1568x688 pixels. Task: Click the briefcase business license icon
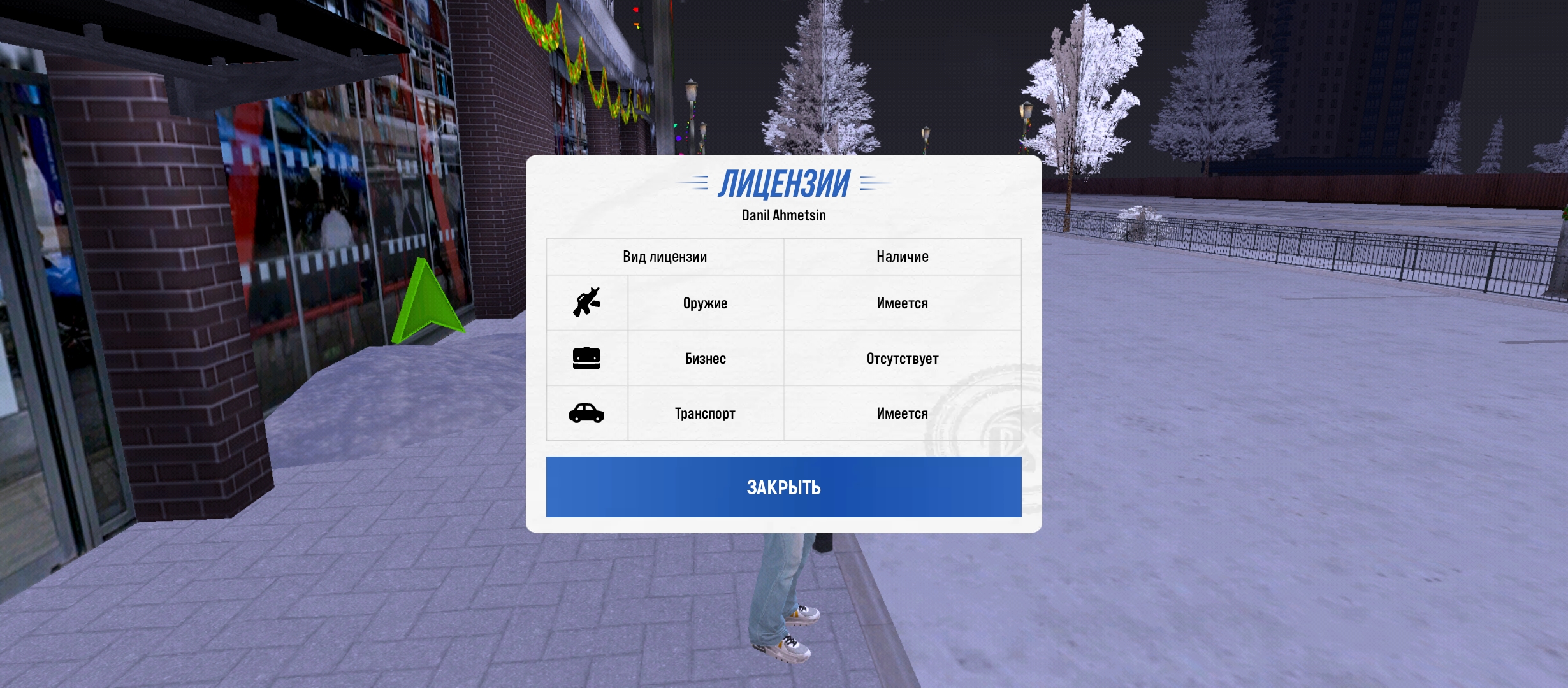587,358
